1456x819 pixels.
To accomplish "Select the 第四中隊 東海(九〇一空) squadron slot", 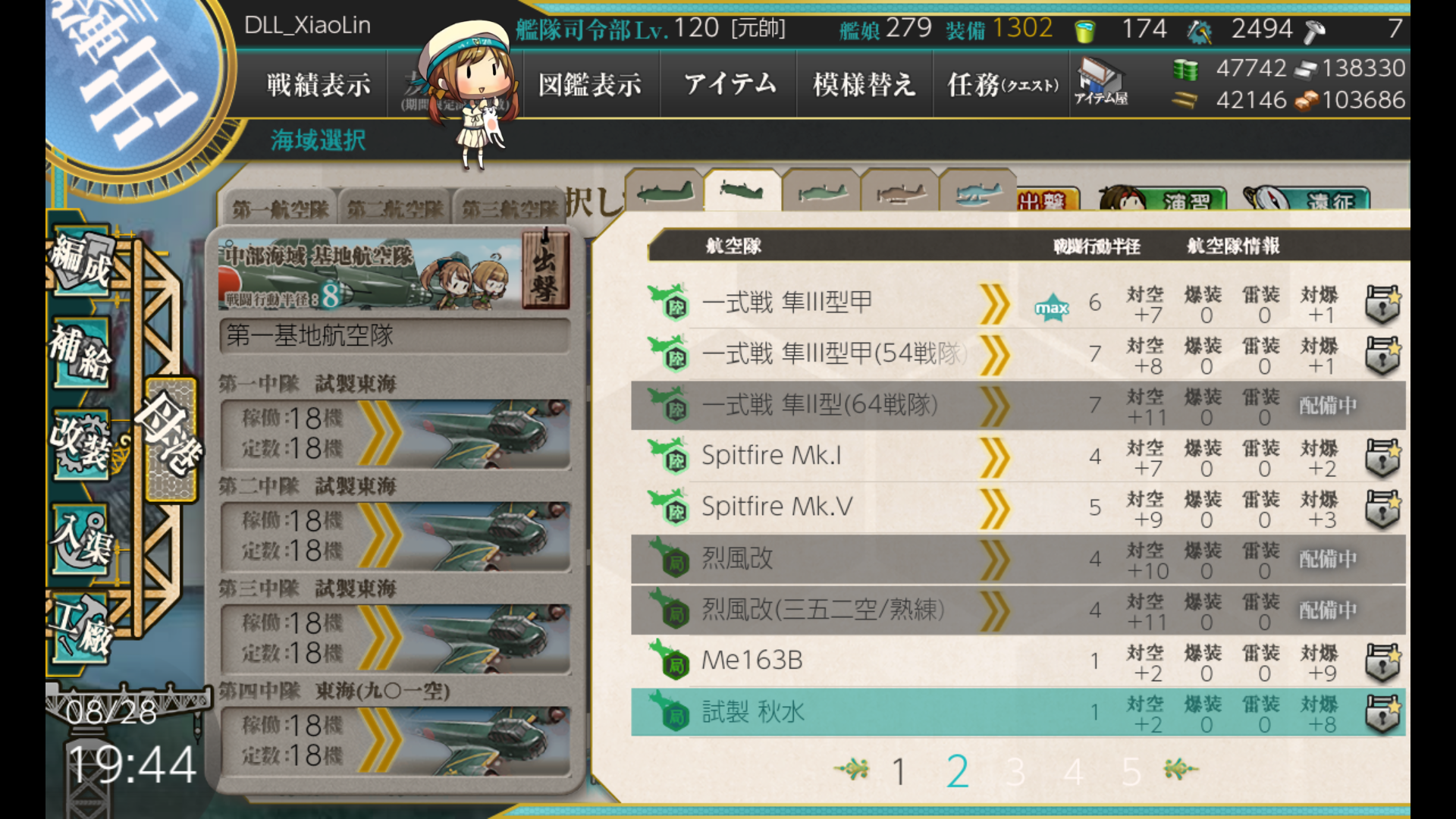I will pyautogui.click(x=394, y=739).
